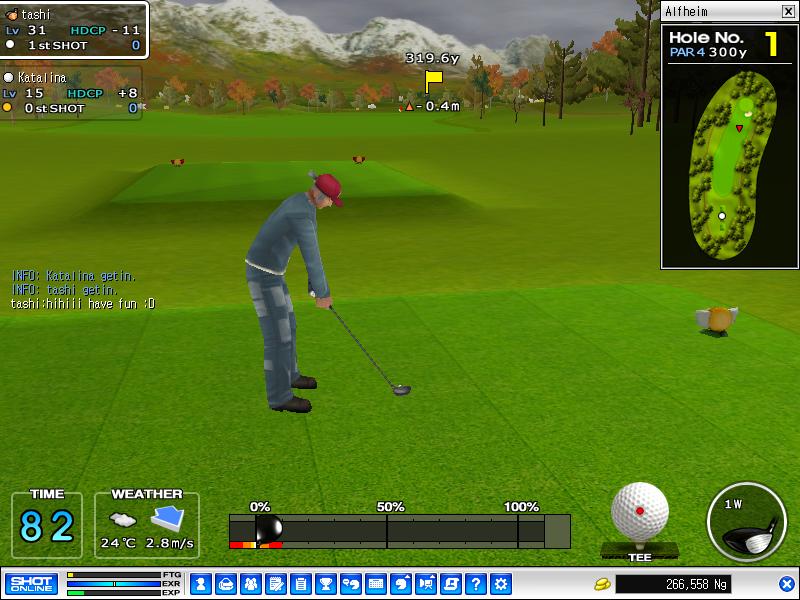Open the trophy icon
800x600 pixels.
325,583
